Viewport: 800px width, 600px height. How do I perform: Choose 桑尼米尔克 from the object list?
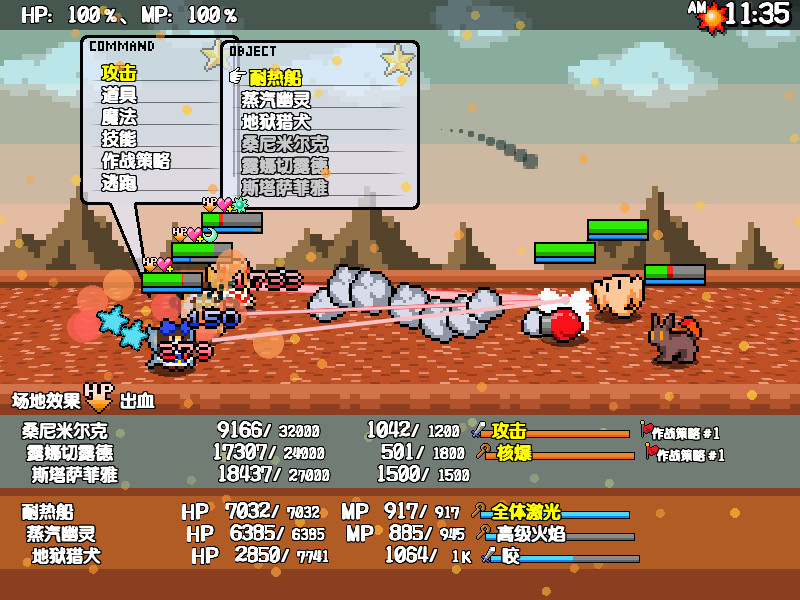tap(284, 144)
